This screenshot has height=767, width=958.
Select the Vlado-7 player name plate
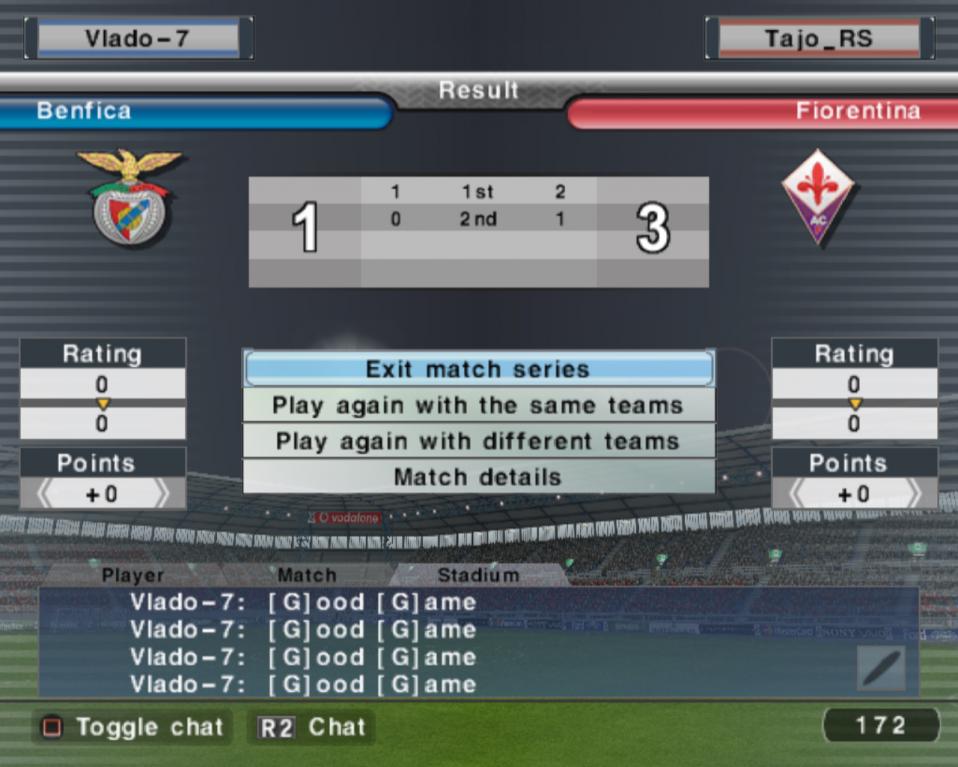[x=138, y=39]
